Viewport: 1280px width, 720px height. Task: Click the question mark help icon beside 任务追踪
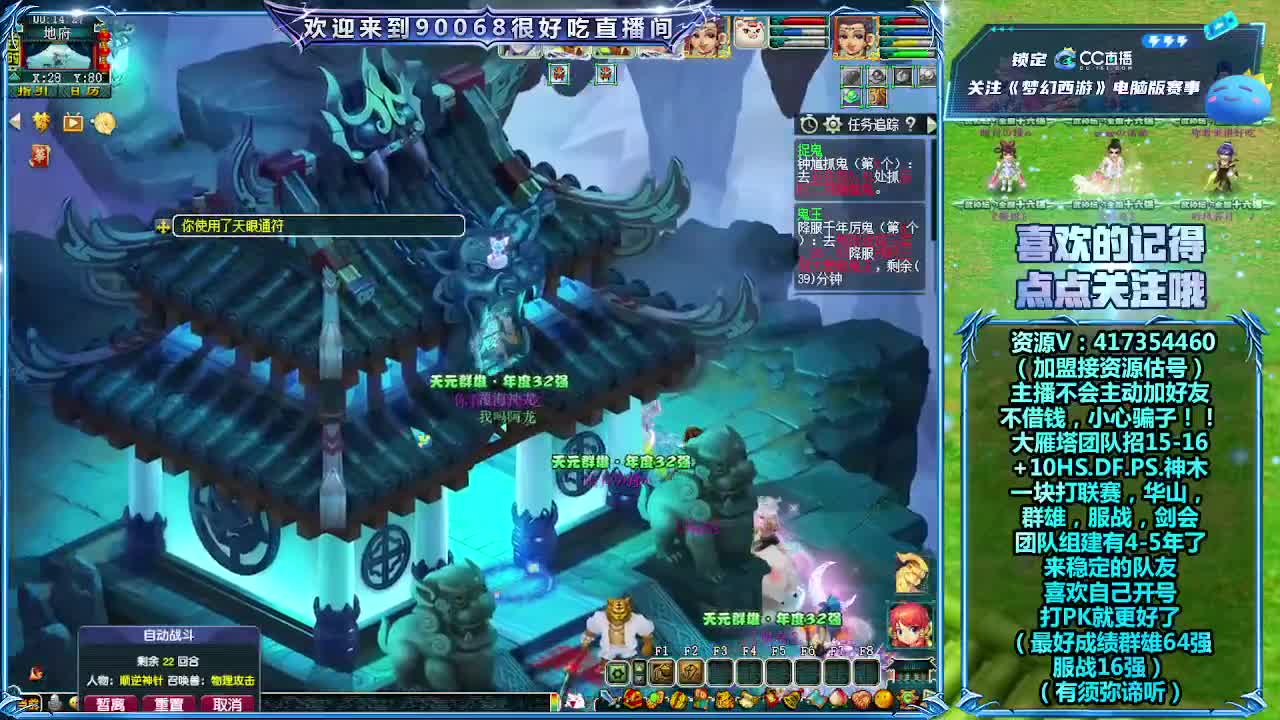[x=911, y=124]
